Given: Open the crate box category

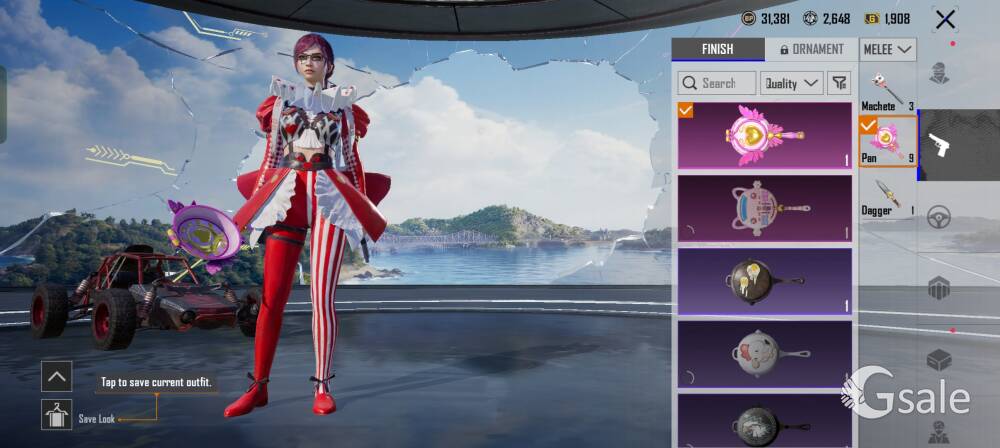Looking at the screenshot, I should pos(939,359).
